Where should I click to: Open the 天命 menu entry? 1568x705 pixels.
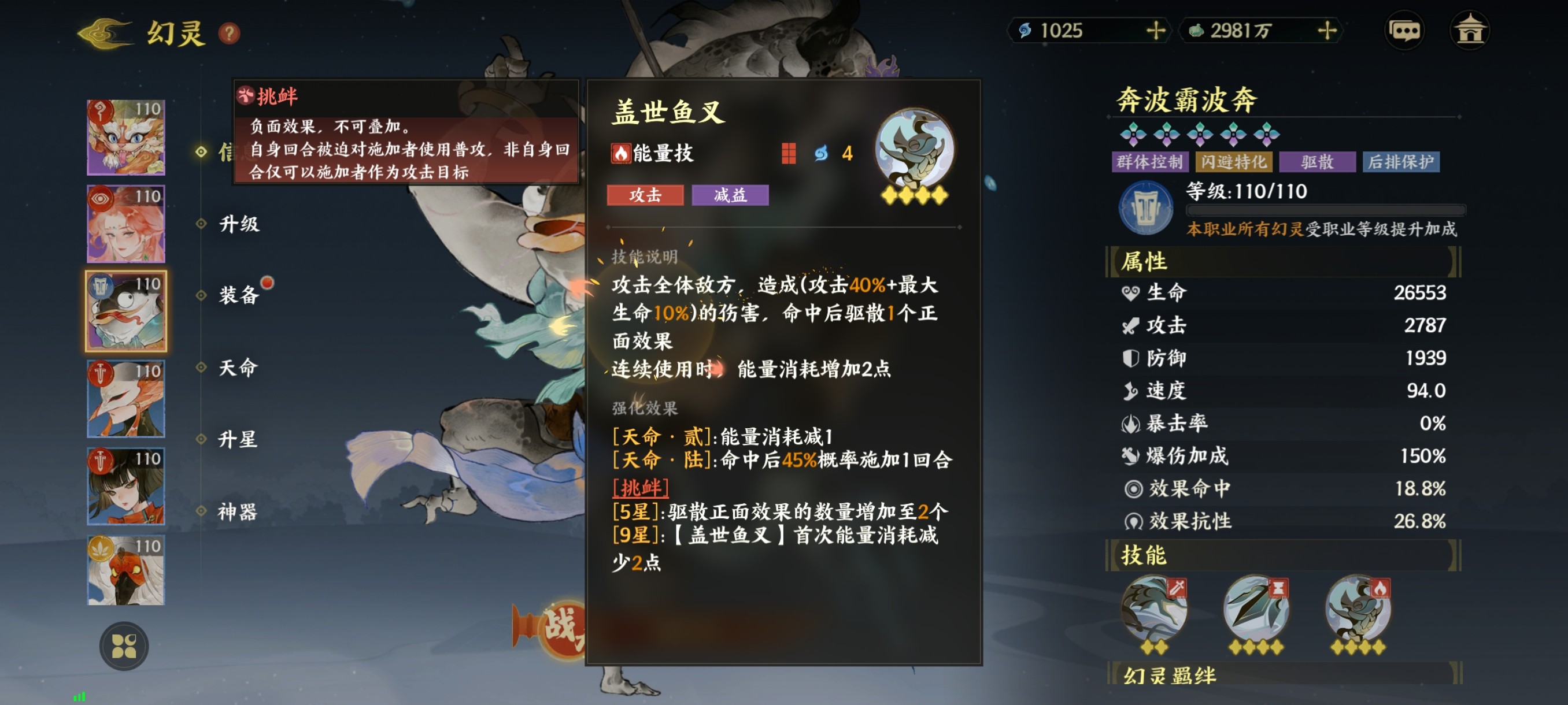(x=239, y=368)
